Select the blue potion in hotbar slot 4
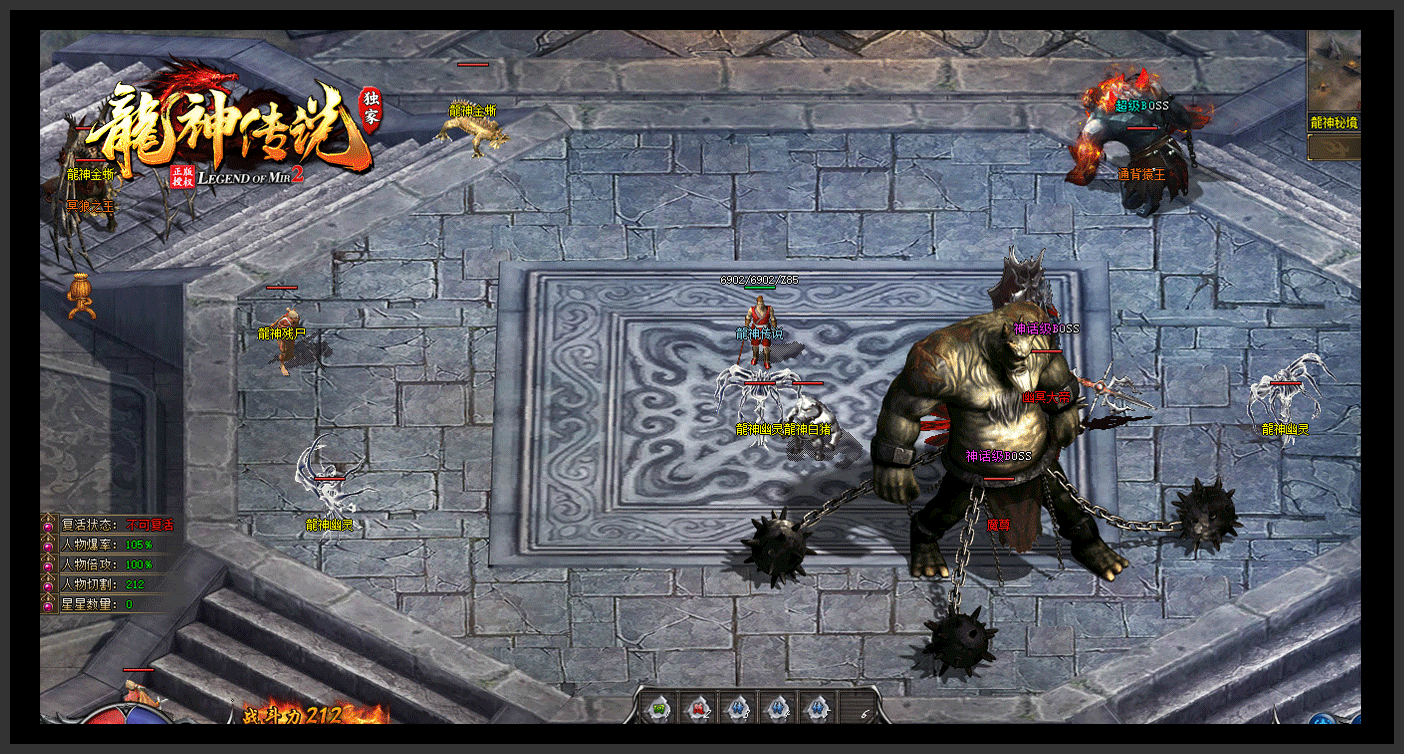The image size is (1404, 754). [x=778, y=708]
